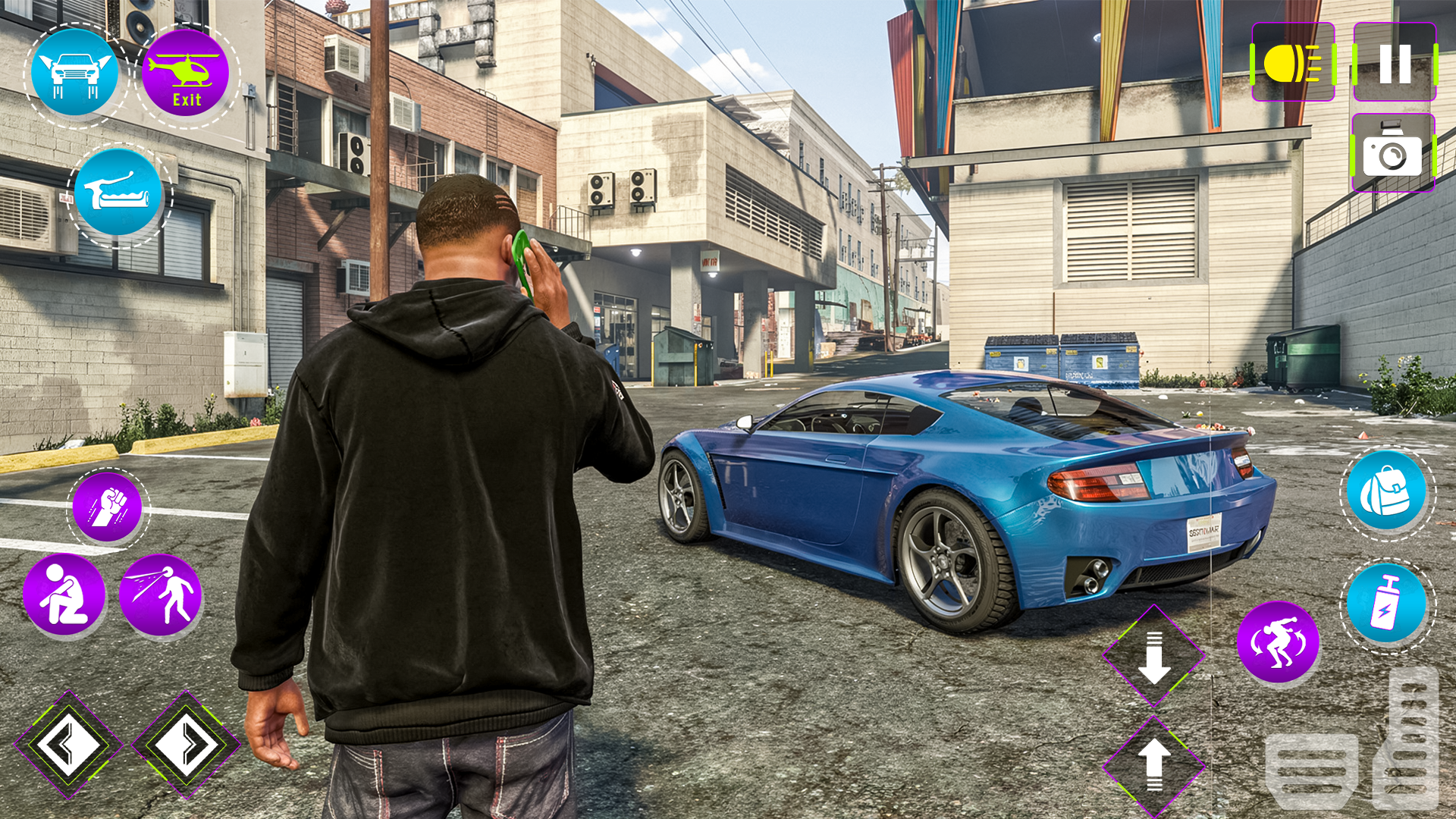Use the energy bottle item
The image size is (1456, 819).
click(1386, 604)
